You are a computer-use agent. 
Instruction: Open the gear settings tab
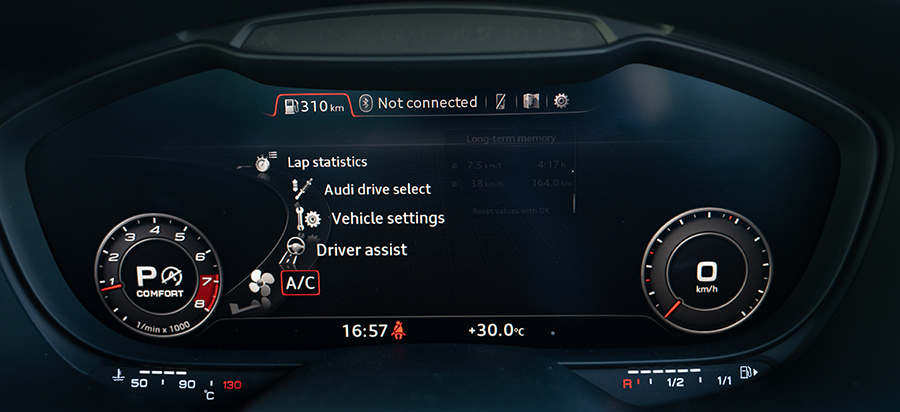tap(561, 101)
